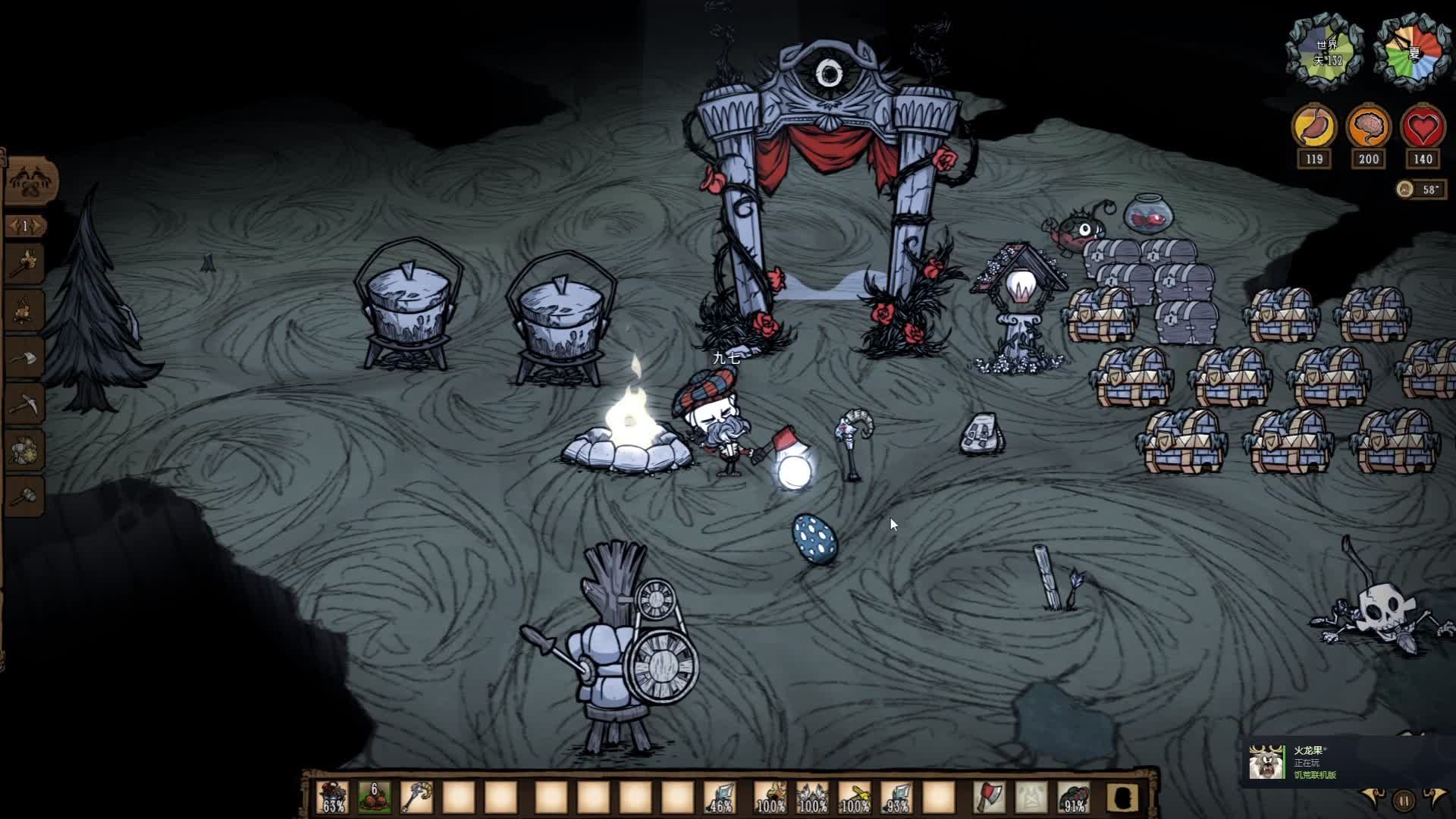Select the 93% durability crystal item

896,798
